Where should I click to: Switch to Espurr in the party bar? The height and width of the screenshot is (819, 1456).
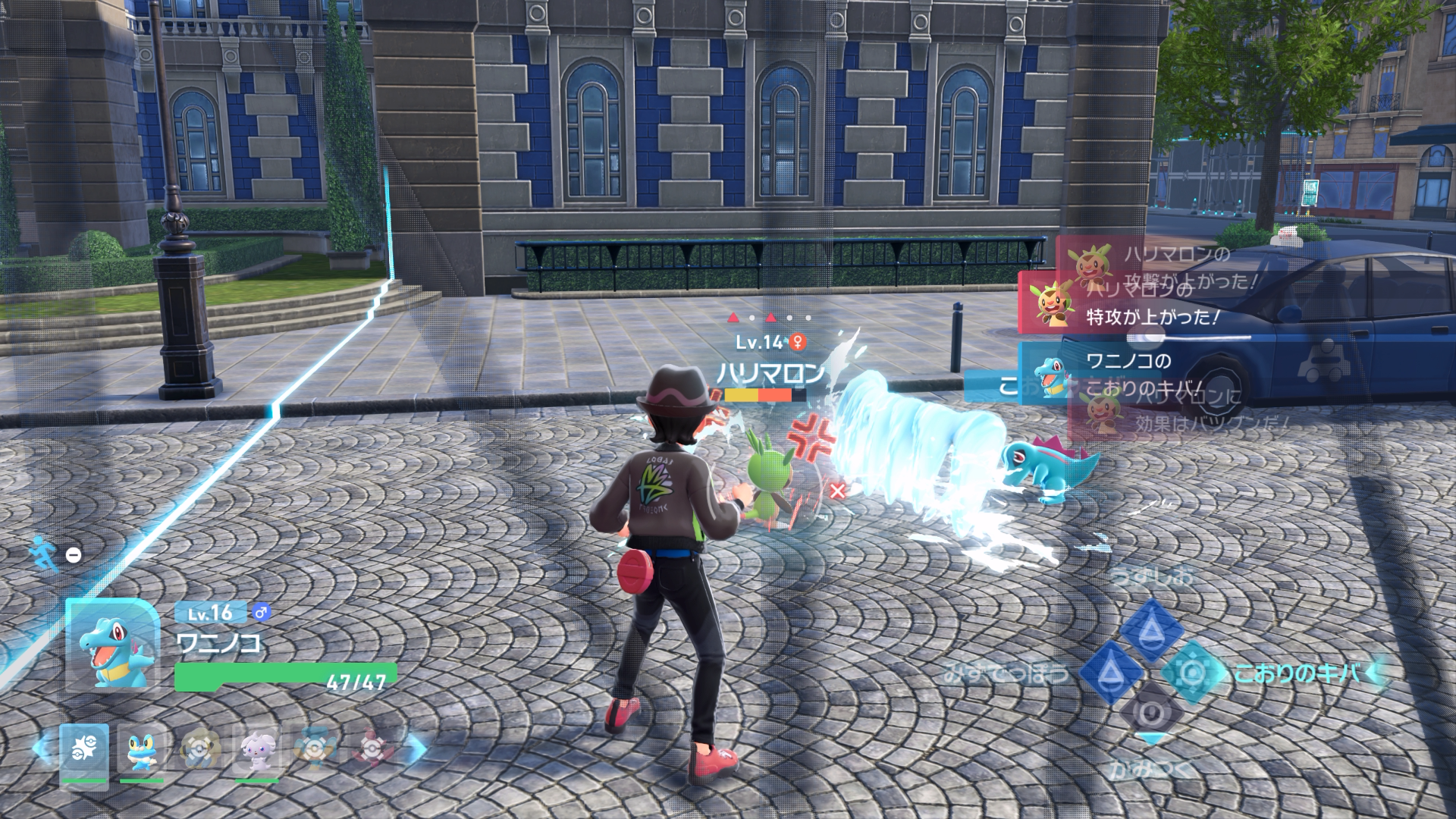click(x=257, y=750)
